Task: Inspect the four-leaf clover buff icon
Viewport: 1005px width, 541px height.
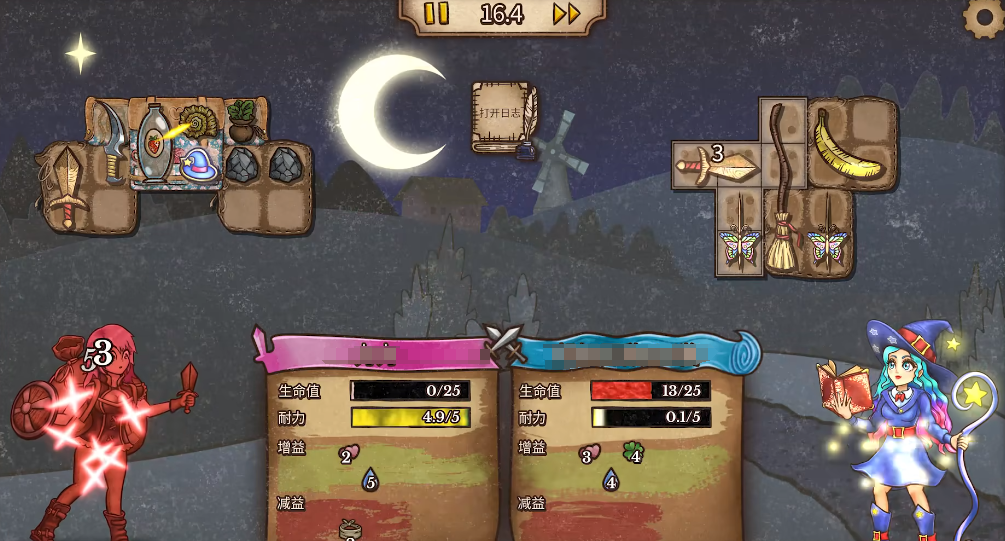Action: pos(633,453)
